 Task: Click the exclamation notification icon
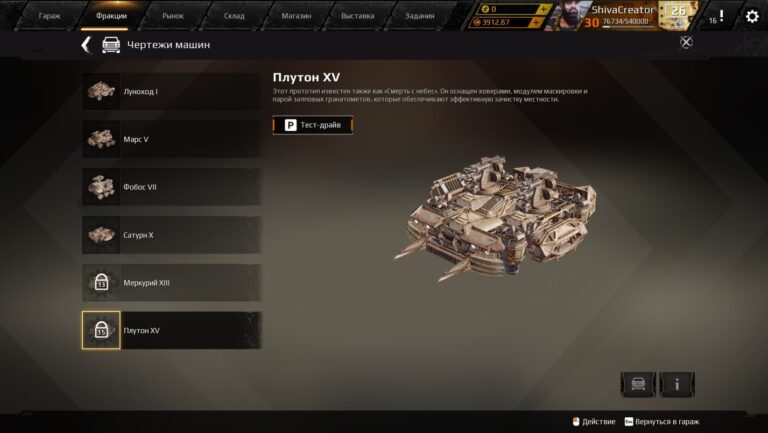721,16
